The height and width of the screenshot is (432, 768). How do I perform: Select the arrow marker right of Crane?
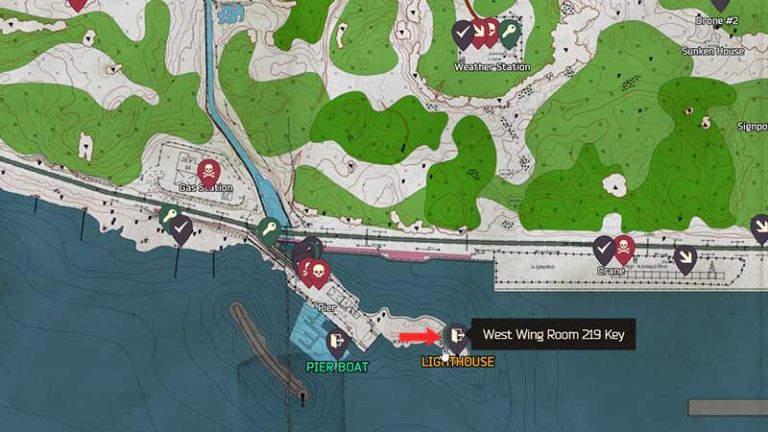tap(685, 258)
